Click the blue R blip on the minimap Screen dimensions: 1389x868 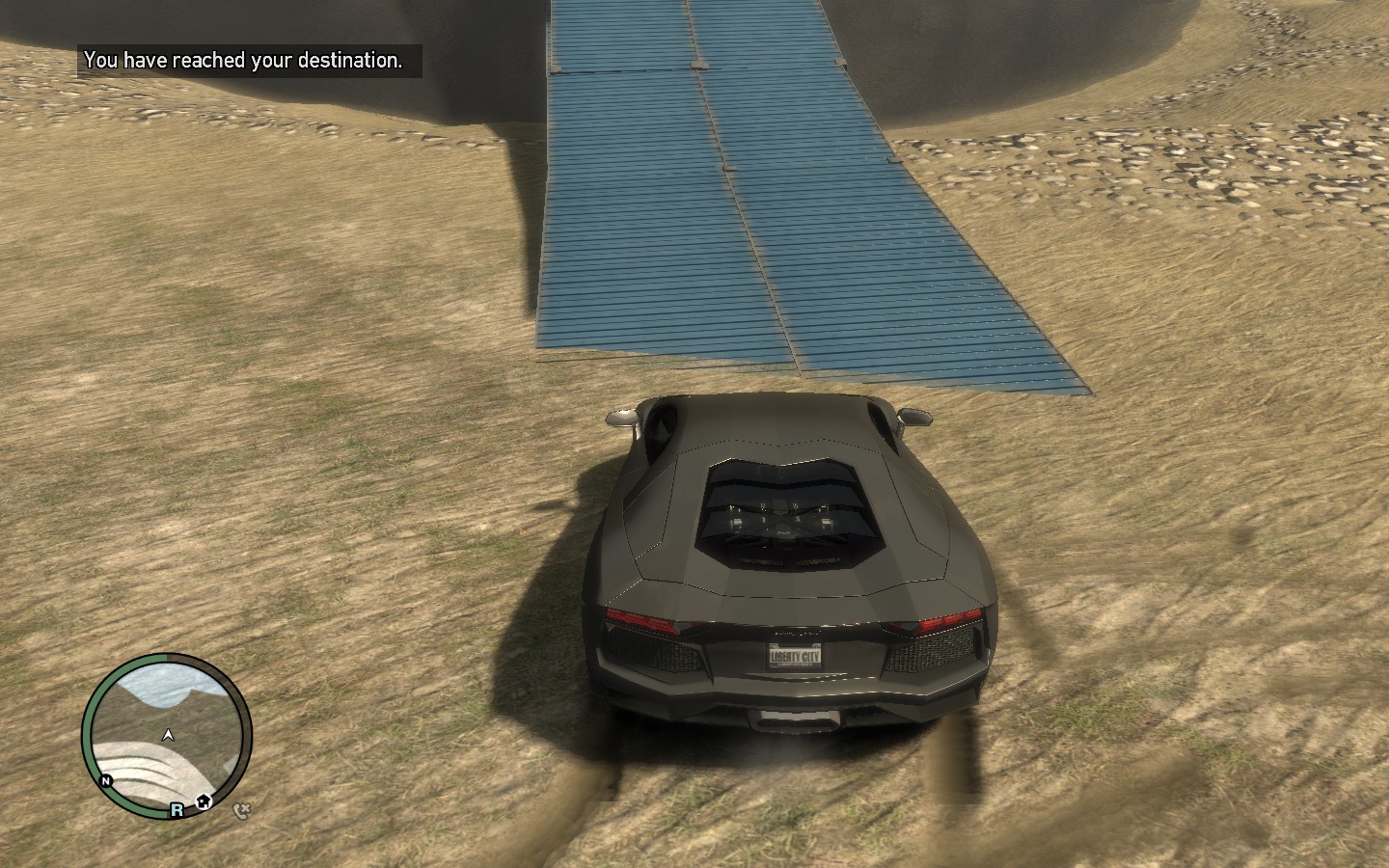click(177, 810)
